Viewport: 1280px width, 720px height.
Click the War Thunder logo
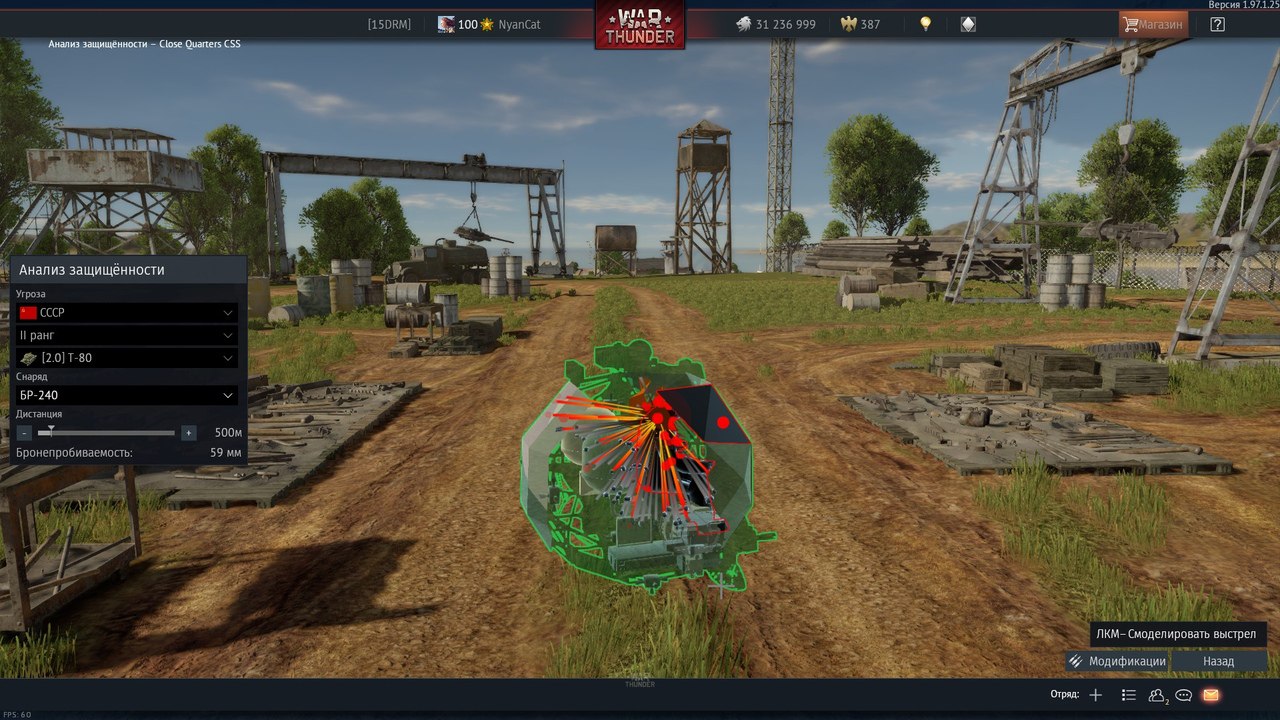click(640, 25)
